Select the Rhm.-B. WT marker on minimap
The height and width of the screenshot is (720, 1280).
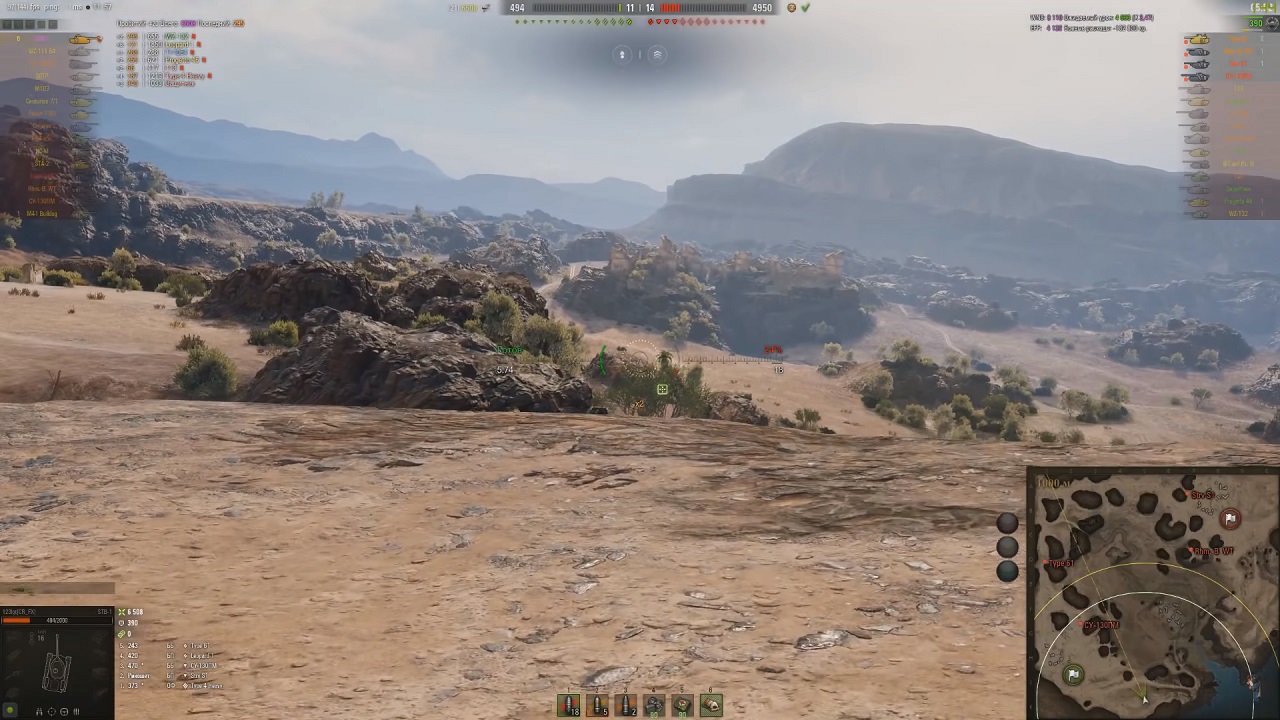pos(1190,551)
